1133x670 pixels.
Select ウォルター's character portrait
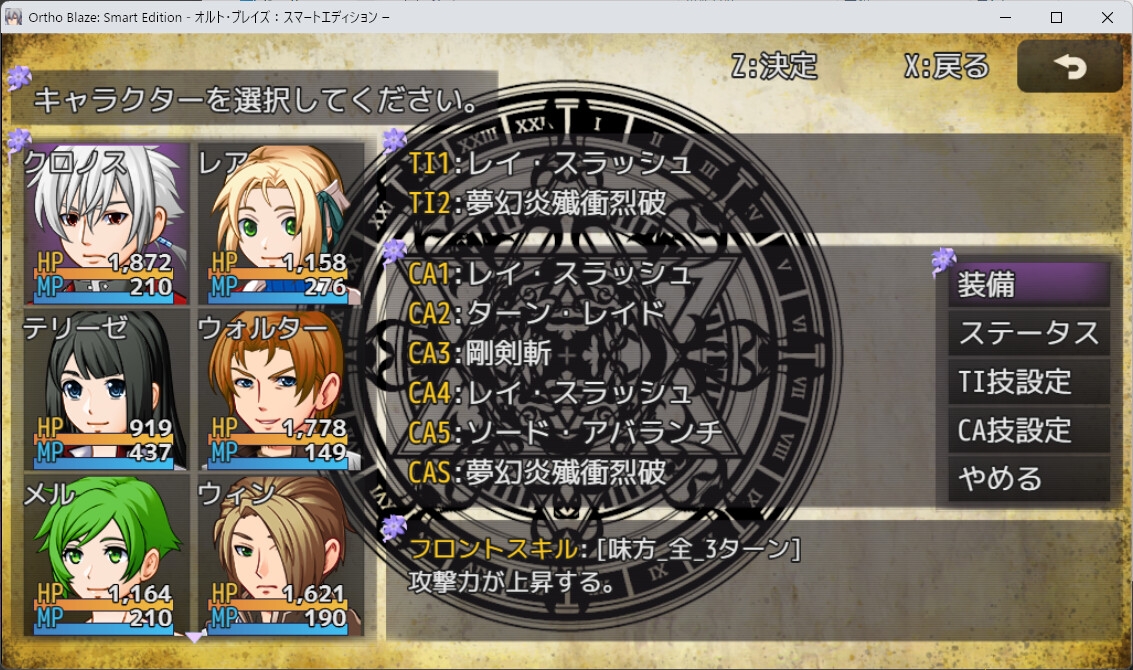pos(279,389)
